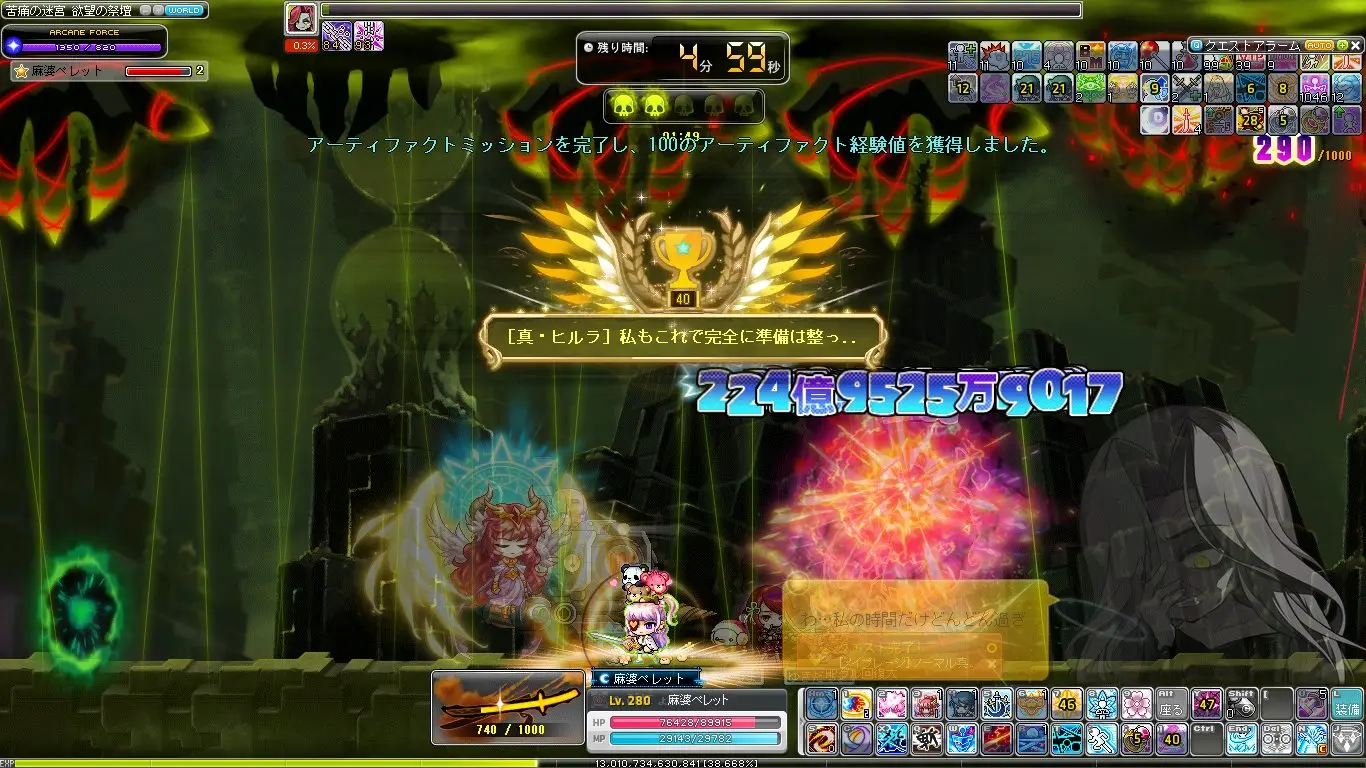Activate the 斬 kanji slash skill
Viewport: 1366px width, 768px height.
pyautogui.click(x=927, y=739)
